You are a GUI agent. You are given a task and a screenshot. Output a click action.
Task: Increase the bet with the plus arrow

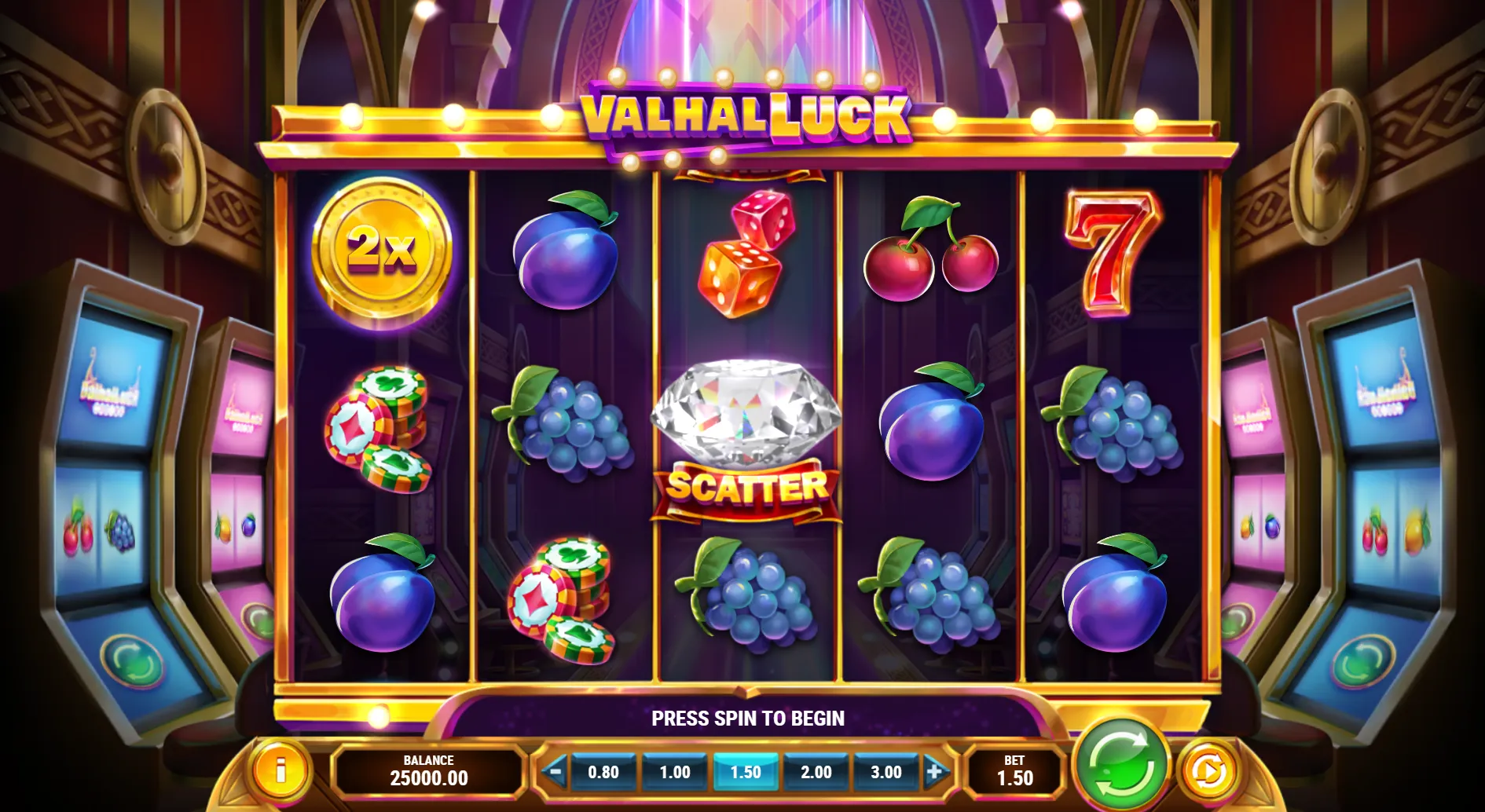[935, 772]
